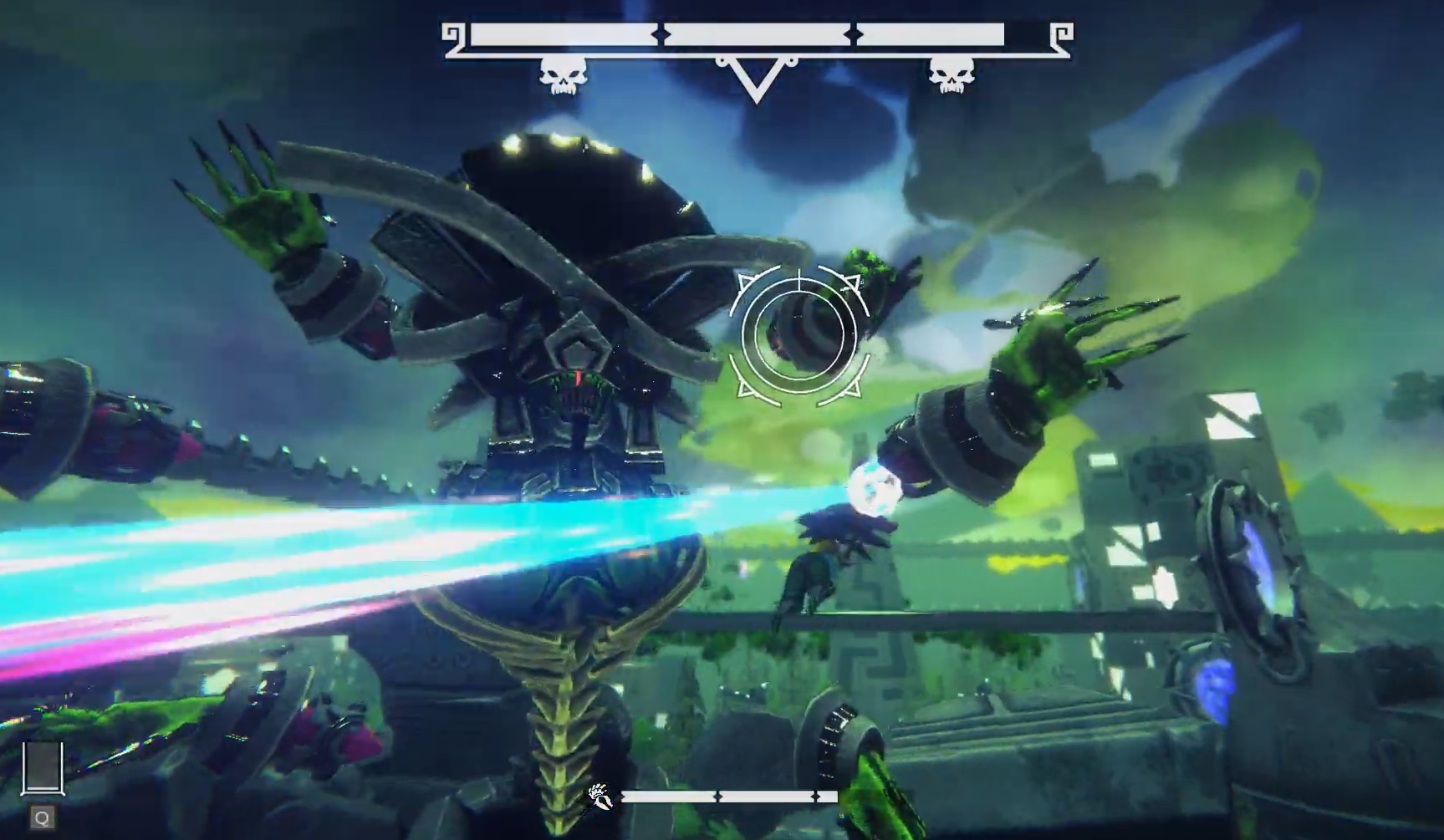Select the empty item slot frame
1444x840 pixels.
point(43,768)
